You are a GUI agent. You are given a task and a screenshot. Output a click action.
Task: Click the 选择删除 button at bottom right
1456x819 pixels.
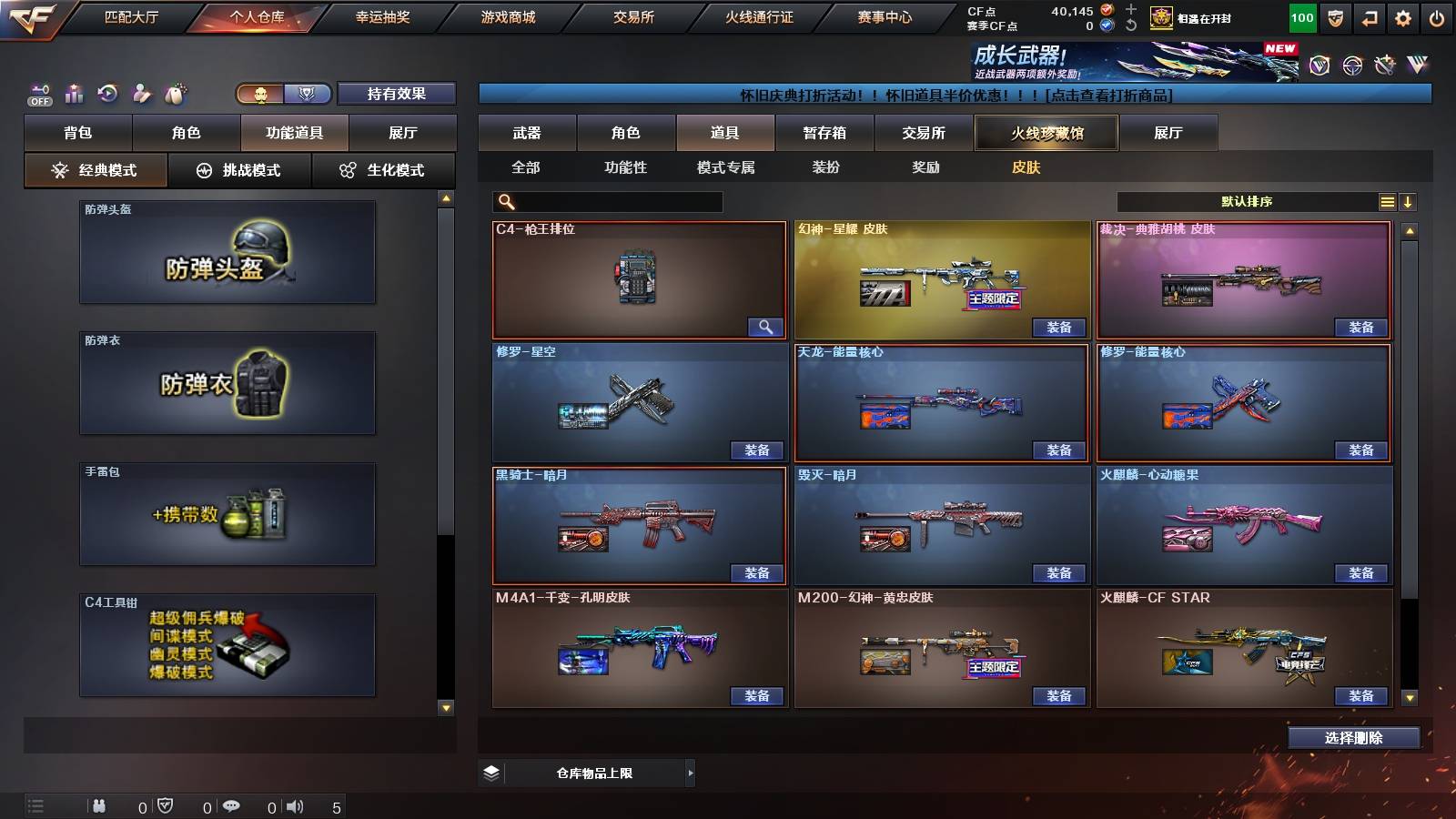1353,737
